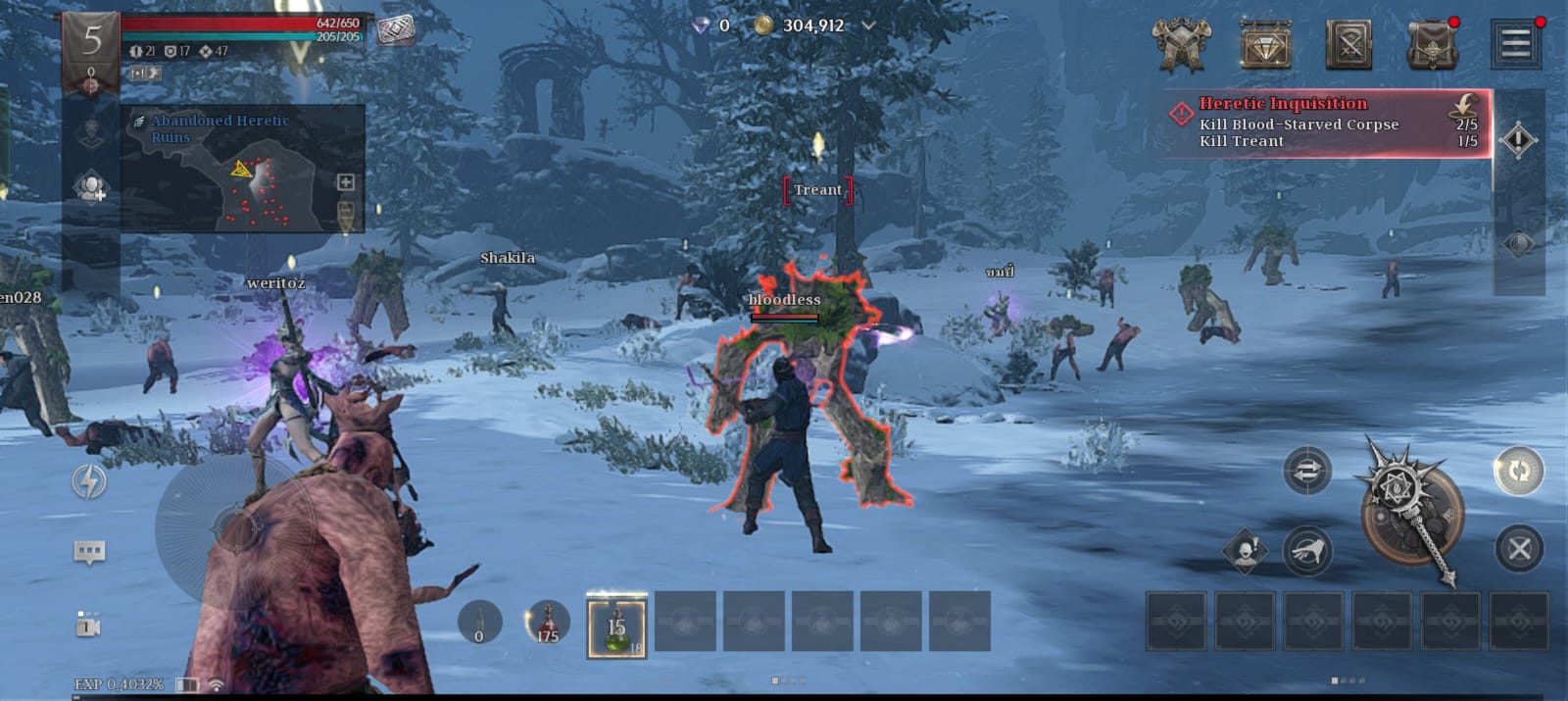Open the laurel helmet ranking icon
The height and width of the screenshot is (701, 1568).
pyautogui.click(x=1181, y=44)
